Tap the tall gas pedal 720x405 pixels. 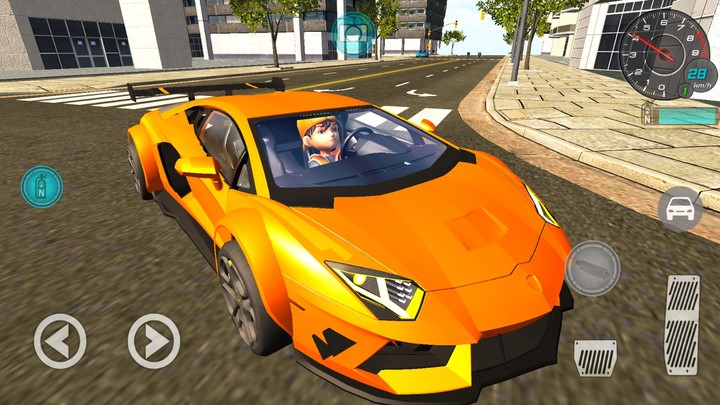[683, 325]
